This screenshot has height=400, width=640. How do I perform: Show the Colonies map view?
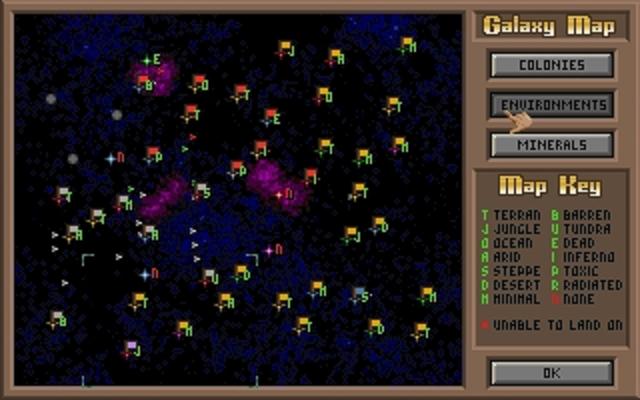[551, 65]
